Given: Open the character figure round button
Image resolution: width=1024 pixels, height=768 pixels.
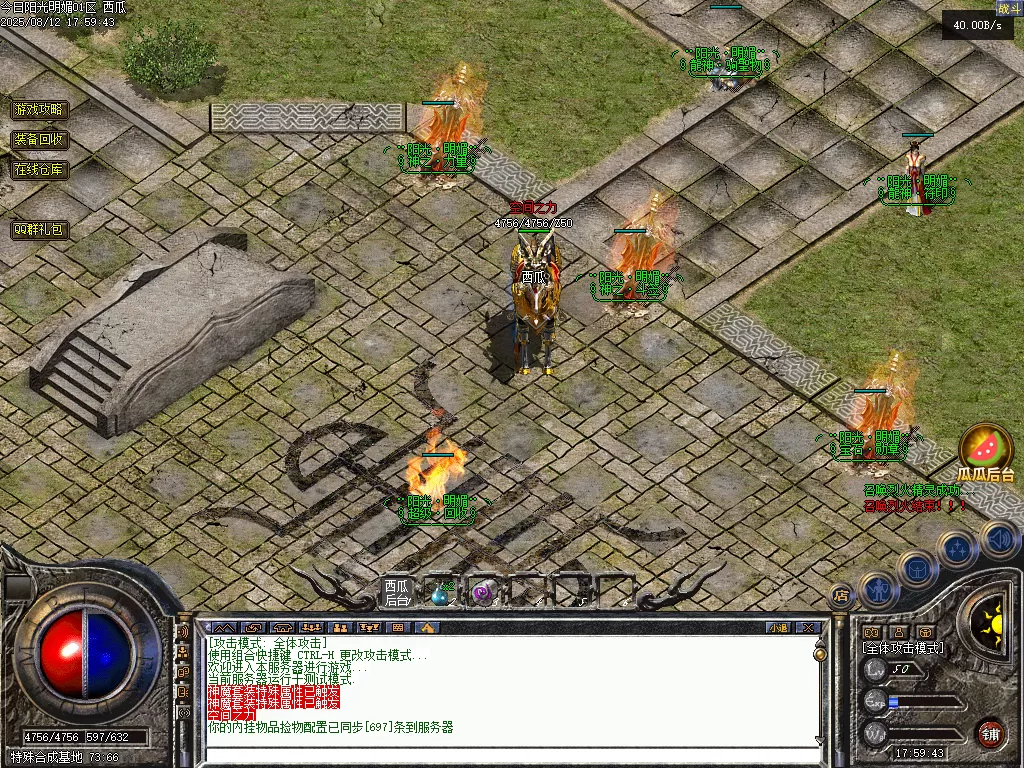Looking at the screenshot, I should 877,589.
